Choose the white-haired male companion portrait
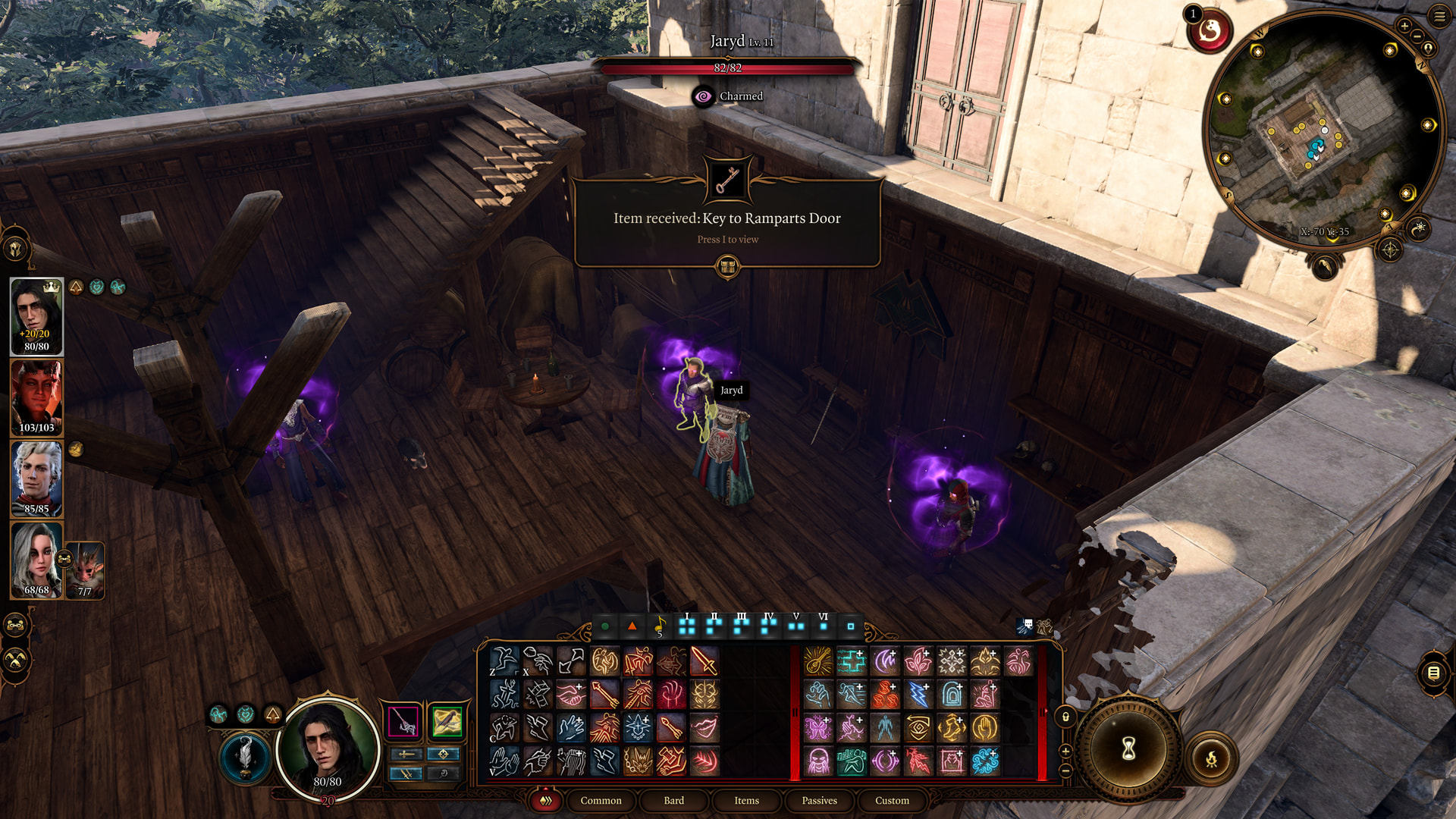The width and height of the screenshot is (1456, 819). (x=36, y=479)
